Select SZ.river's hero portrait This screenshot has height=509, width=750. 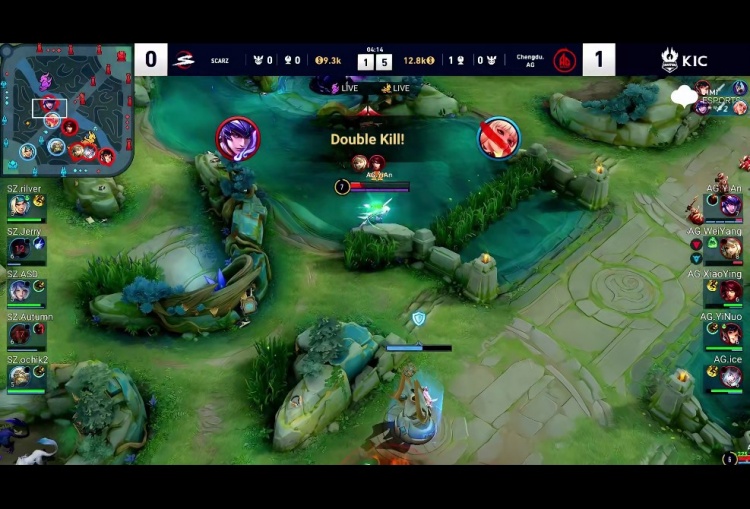tap(19, 206)
